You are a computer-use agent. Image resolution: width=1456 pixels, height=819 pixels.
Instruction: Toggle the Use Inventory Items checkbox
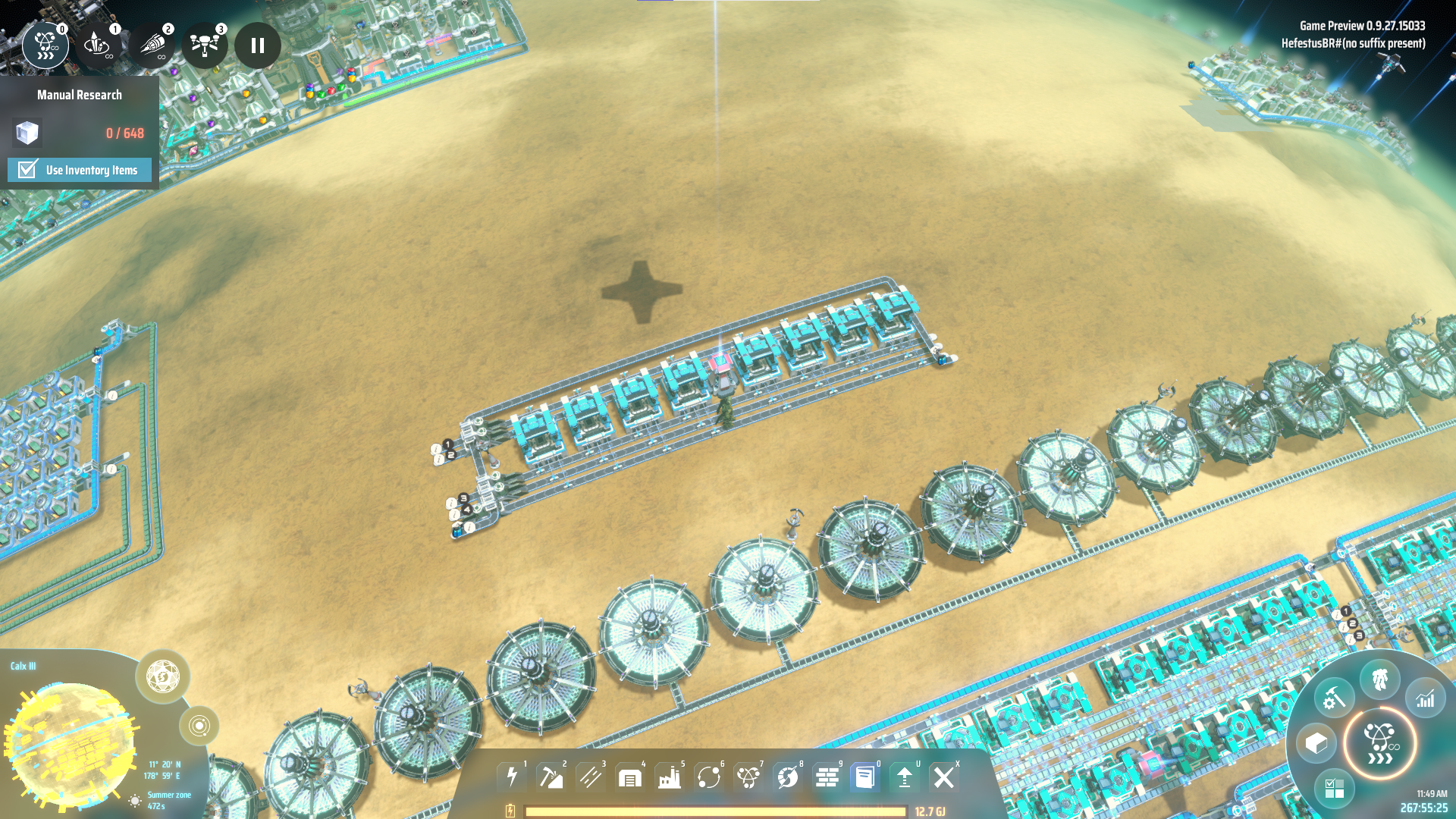coord(28,169)
